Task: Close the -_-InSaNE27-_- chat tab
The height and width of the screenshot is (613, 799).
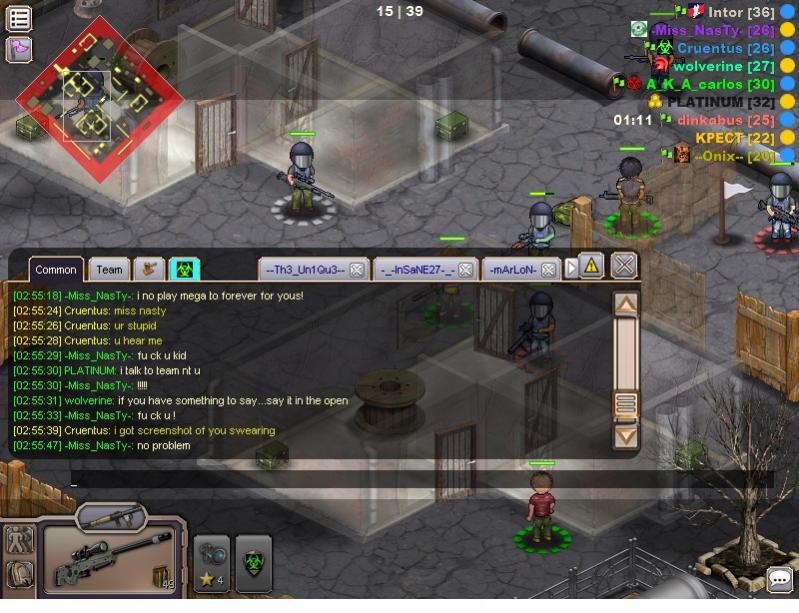Action: [x=466, y=270]
